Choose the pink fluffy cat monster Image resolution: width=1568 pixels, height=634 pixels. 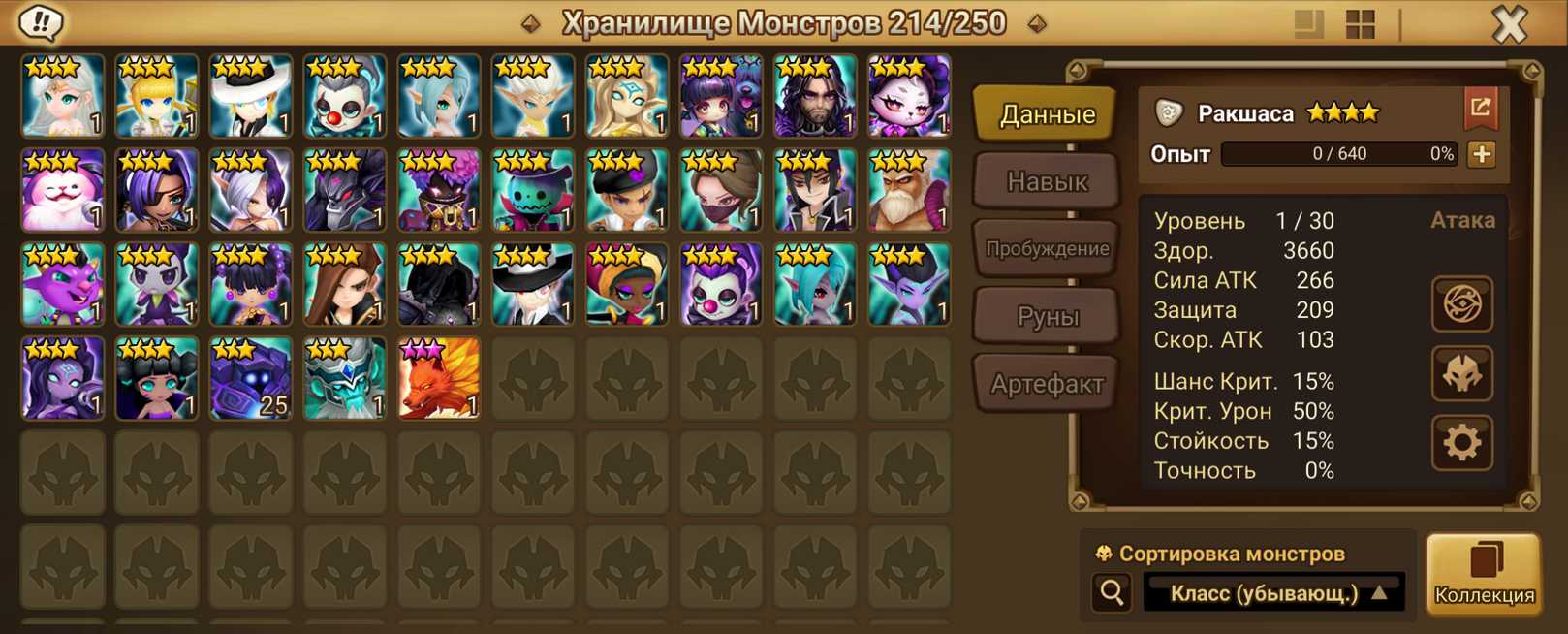[63, 191]
